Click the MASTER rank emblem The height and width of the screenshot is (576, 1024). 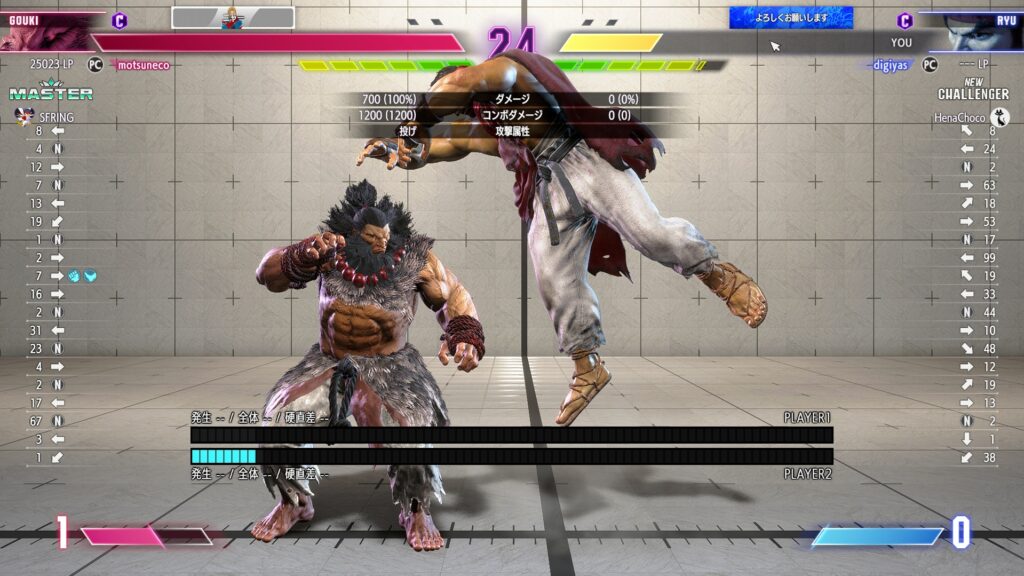tap(50, 92)
